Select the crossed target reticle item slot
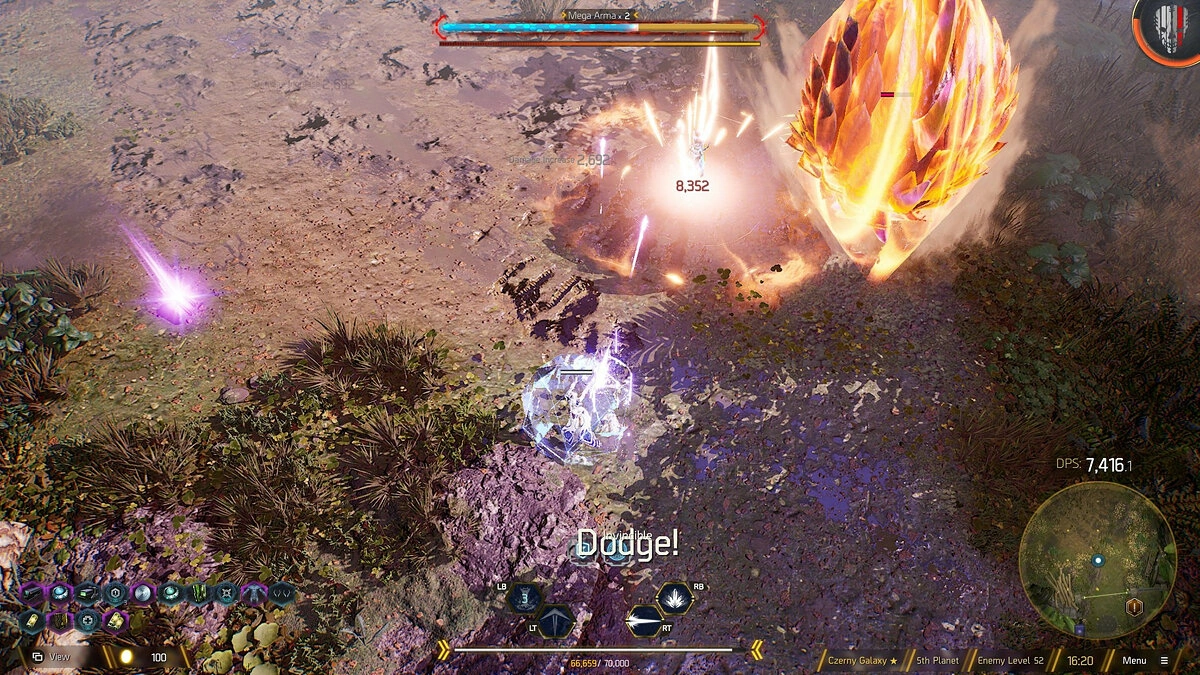The image size is (1200, 675). 227,593
